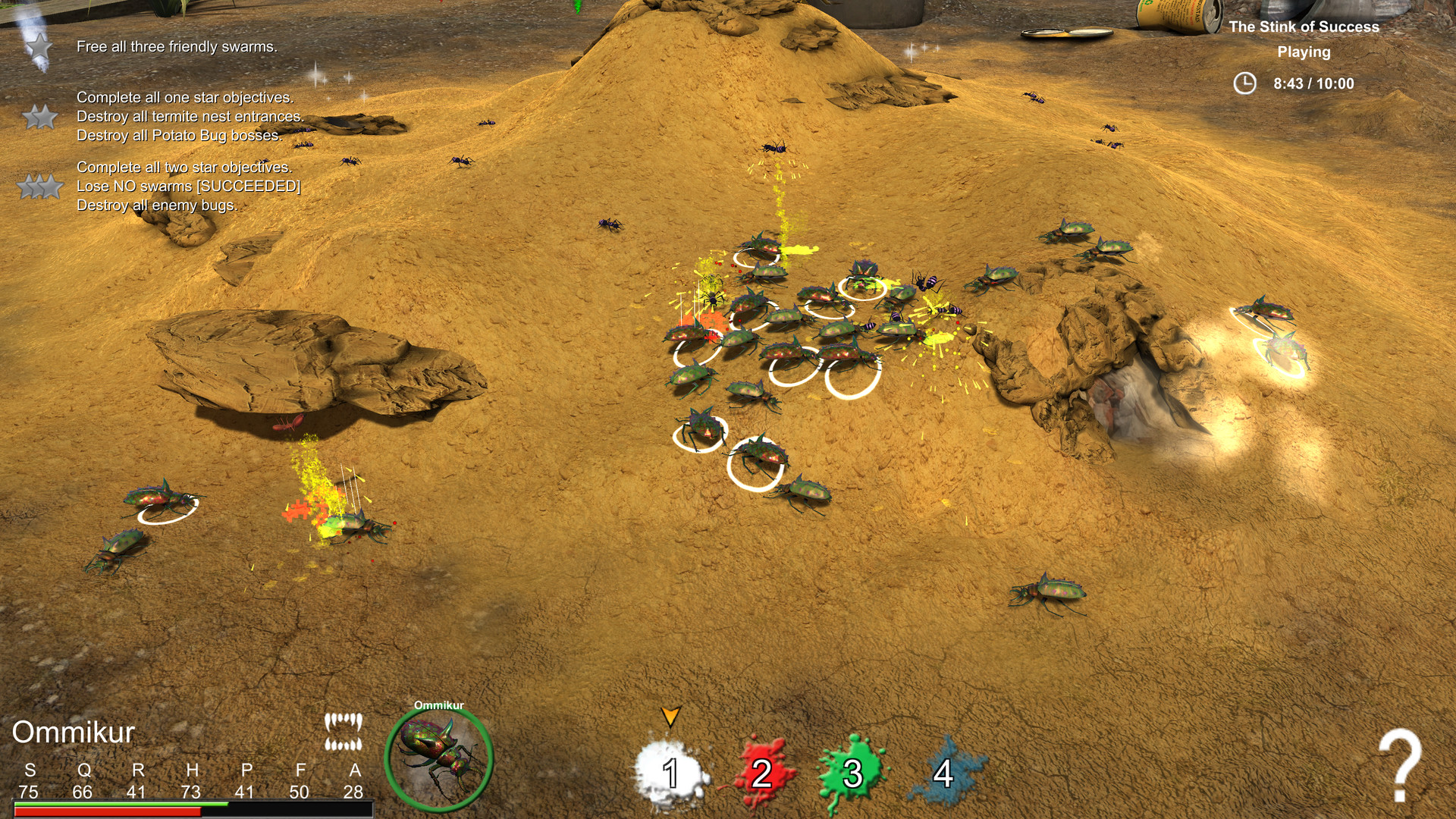Select green swarm splat 3

852,774
